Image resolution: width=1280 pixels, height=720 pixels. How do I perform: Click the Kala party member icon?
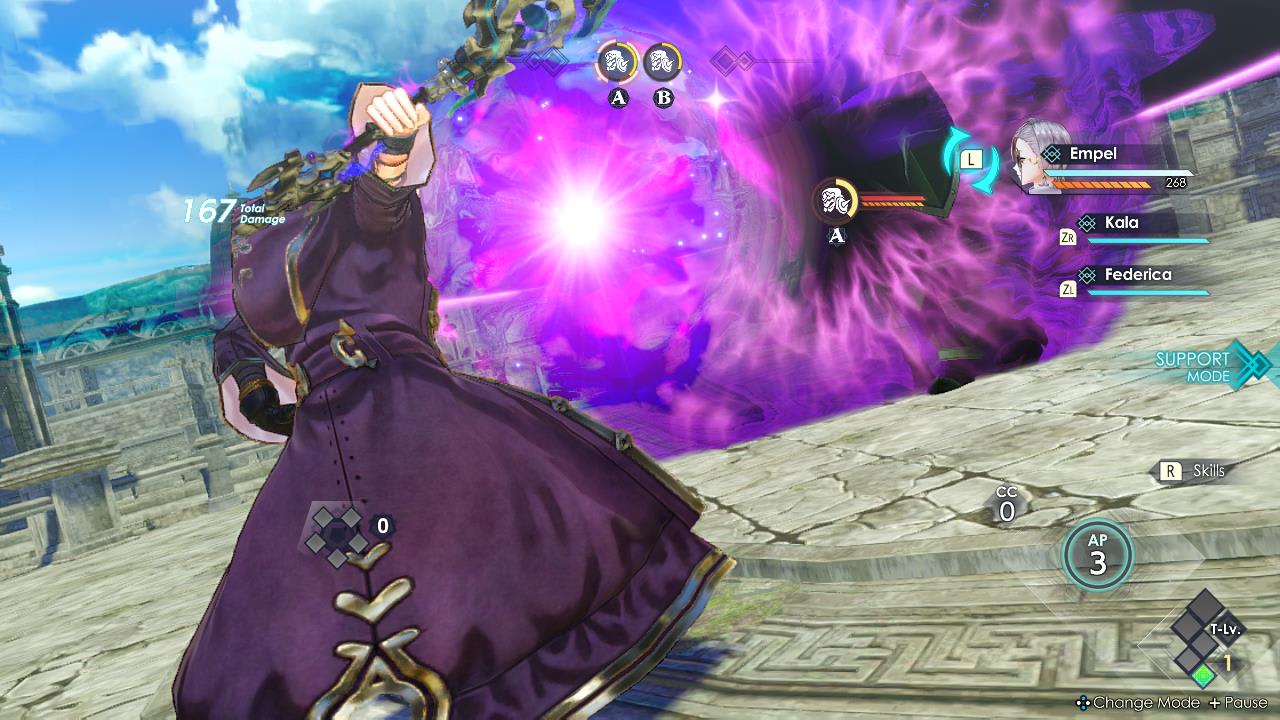[x=1087, y=222]
